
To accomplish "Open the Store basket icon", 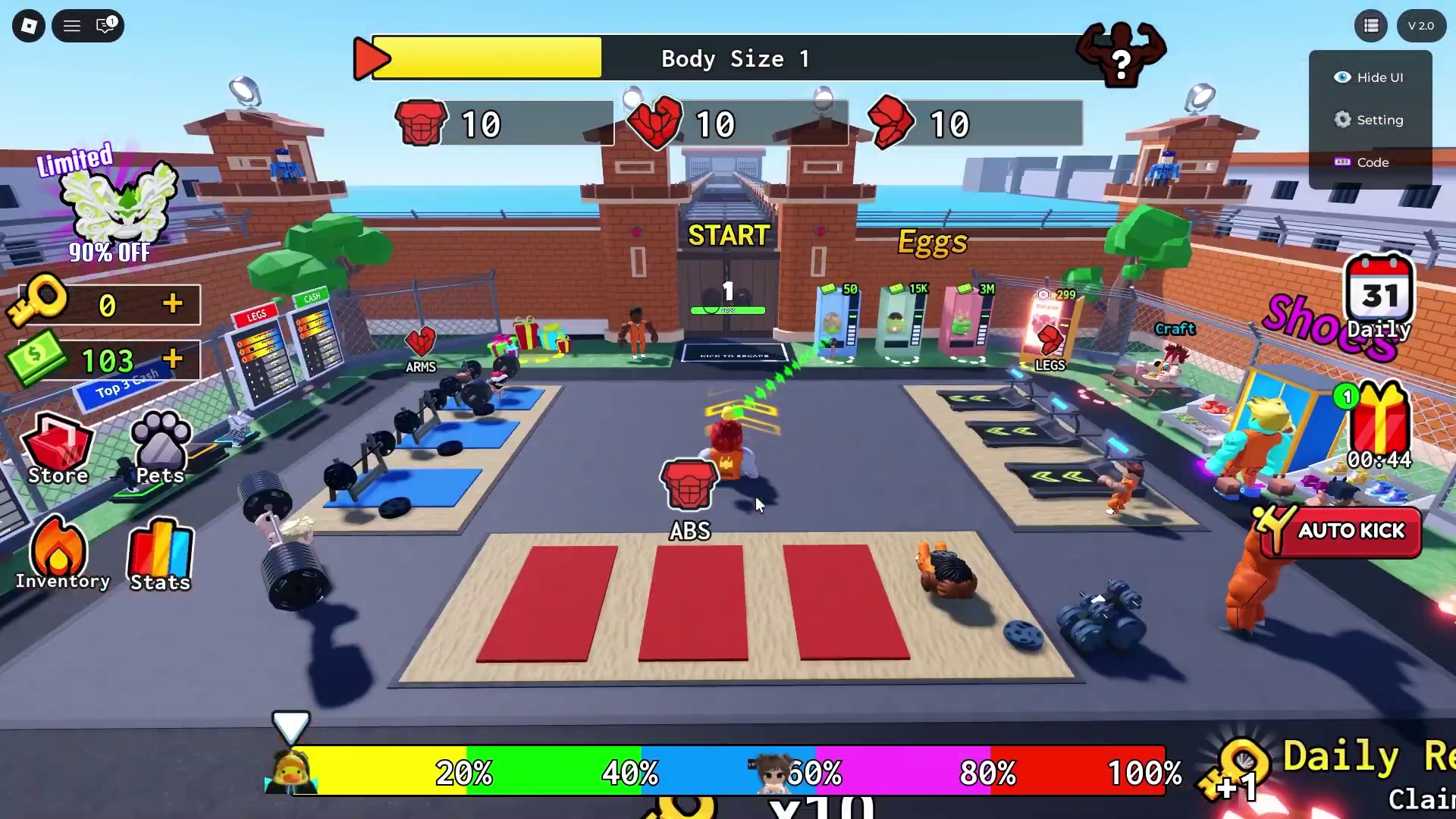I will [x=58, y=449].
